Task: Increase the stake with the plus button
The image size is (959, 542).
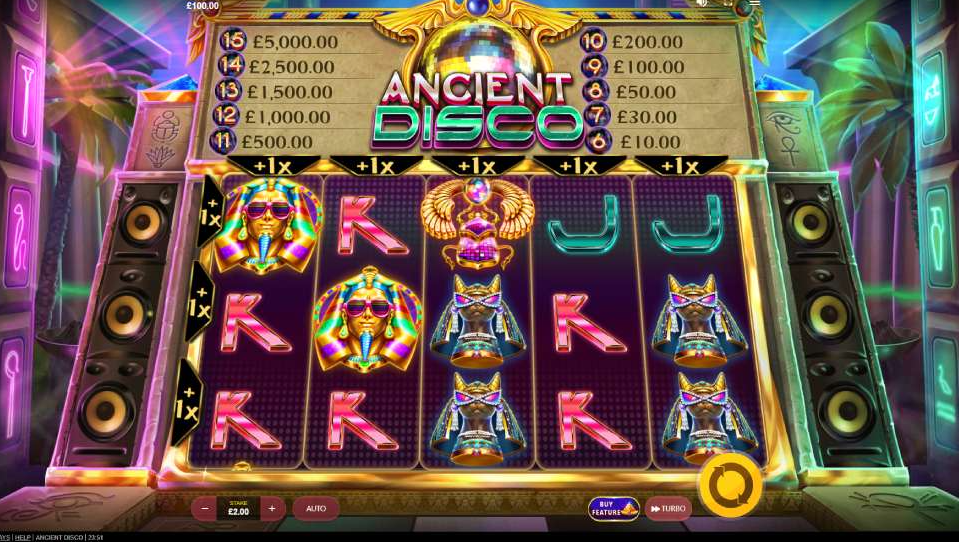Action: 271,509
